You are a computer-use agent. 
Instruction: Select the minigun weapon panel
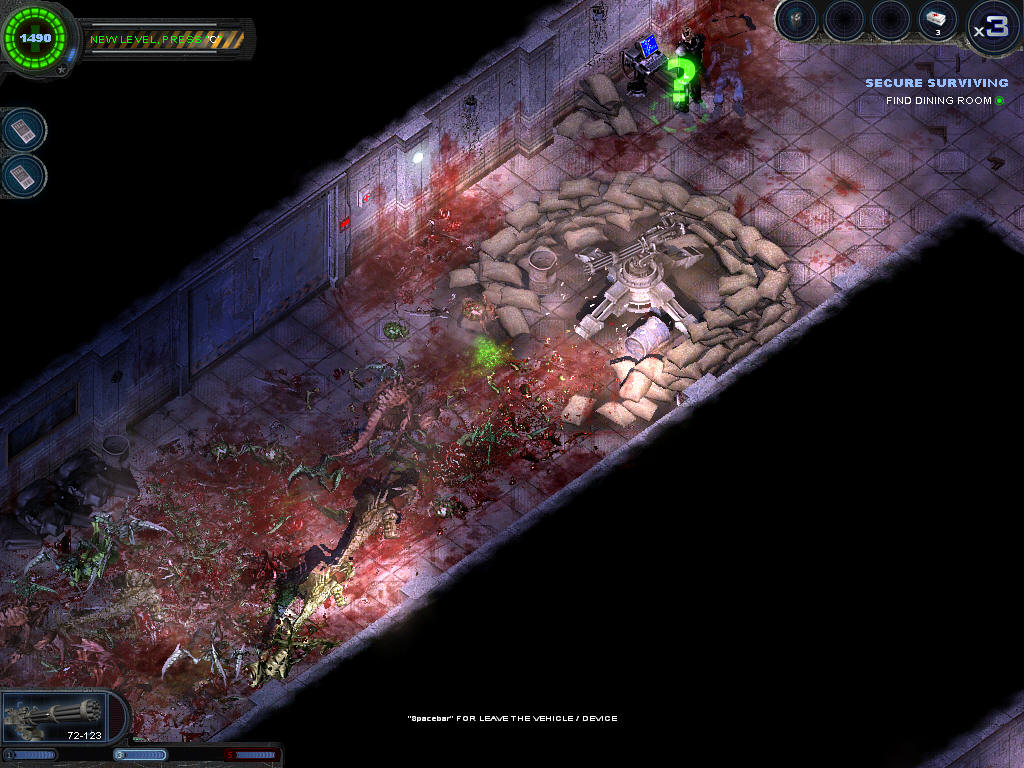click(x=62, y=717)
